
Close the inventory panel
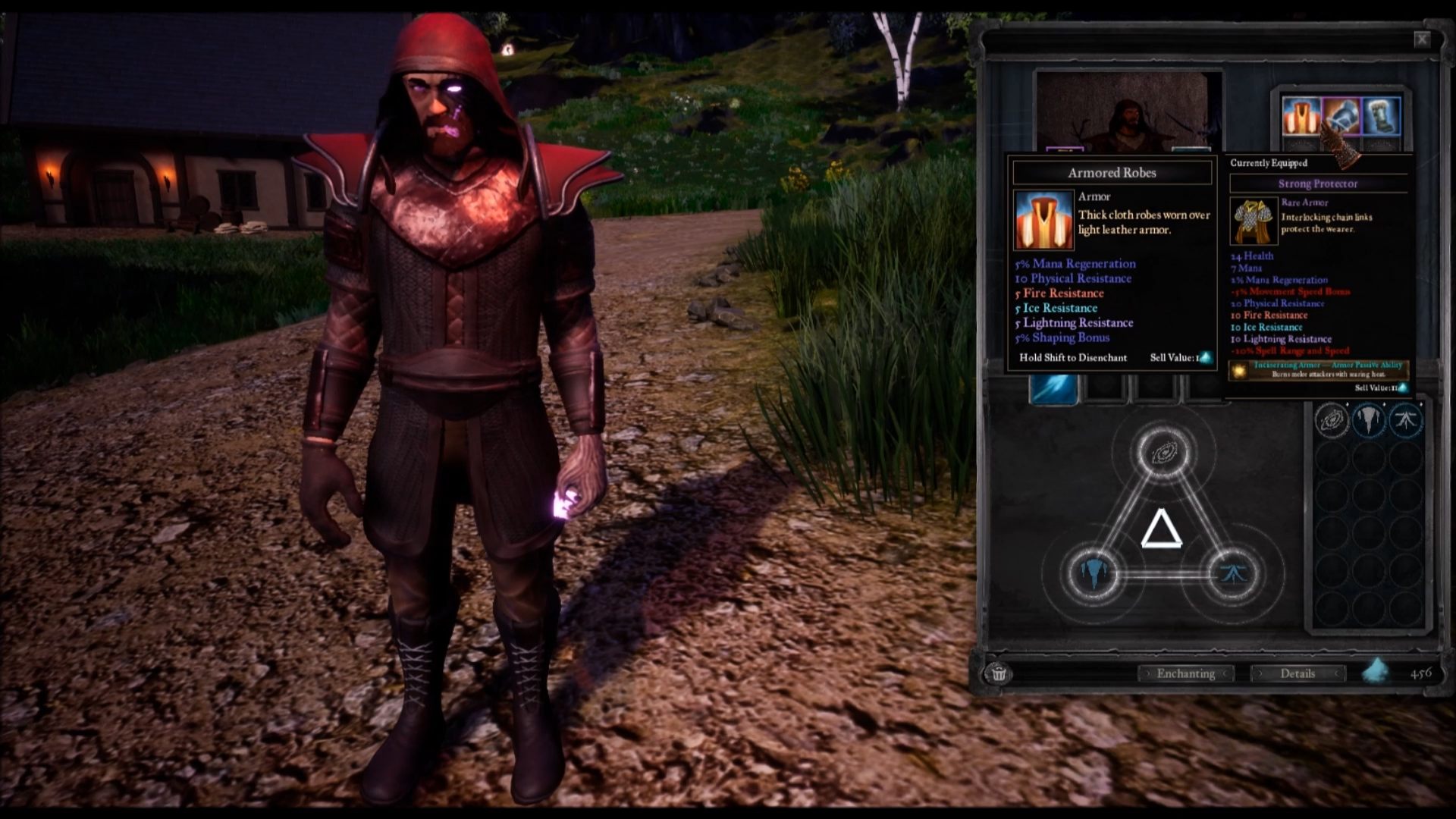(1422, 39)
